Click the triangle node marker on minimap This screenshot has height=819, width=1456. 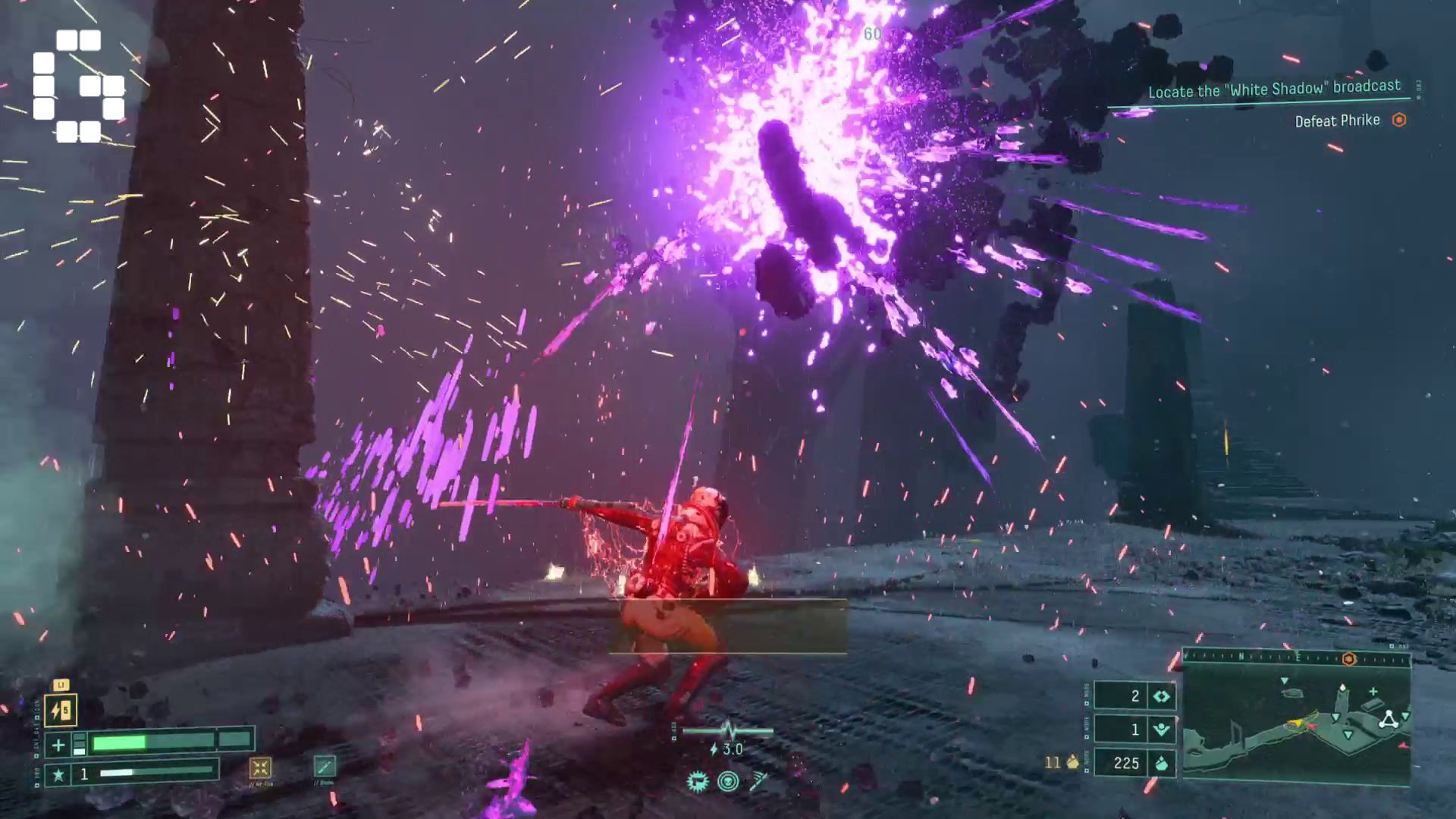tap(1389, 720)
